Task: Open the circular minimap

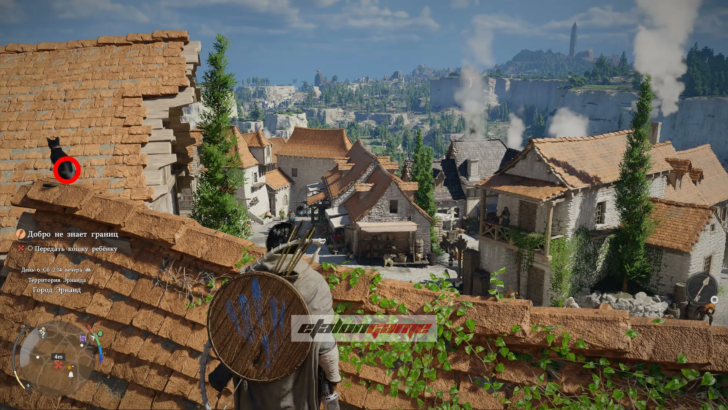Action: 57,356
